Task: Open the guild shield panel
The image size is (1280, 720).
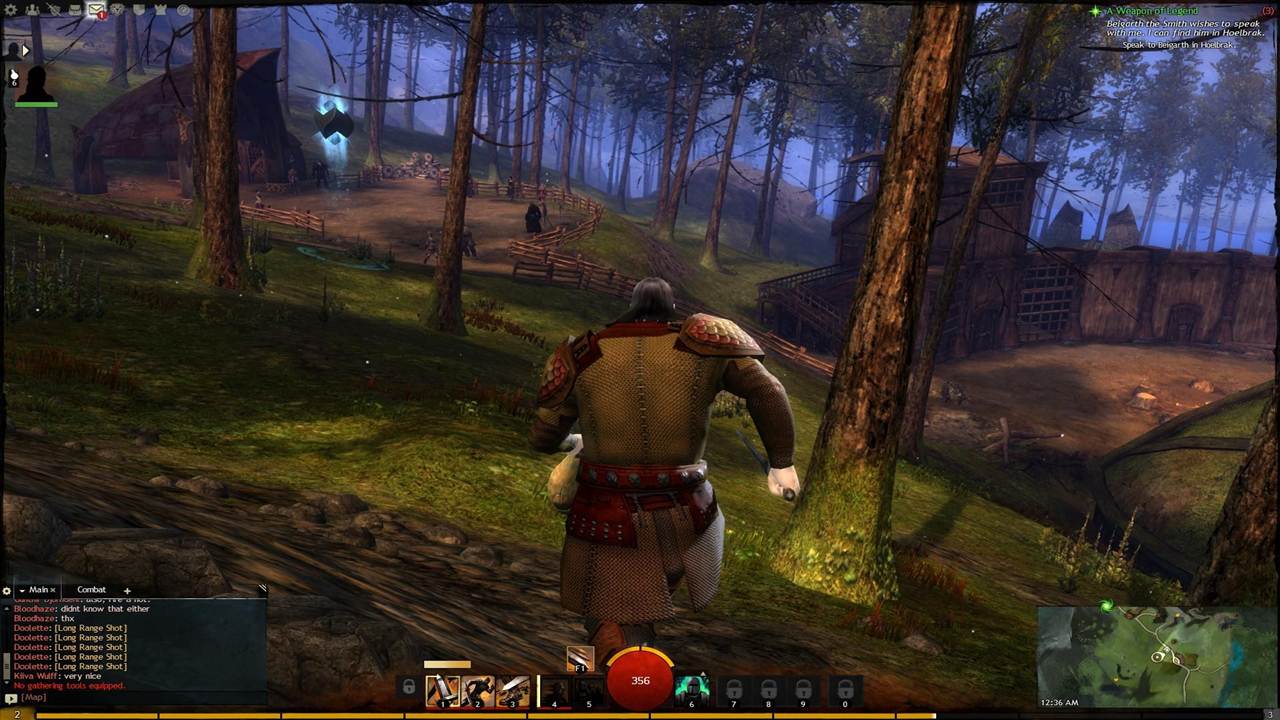Action: (140, 10)
